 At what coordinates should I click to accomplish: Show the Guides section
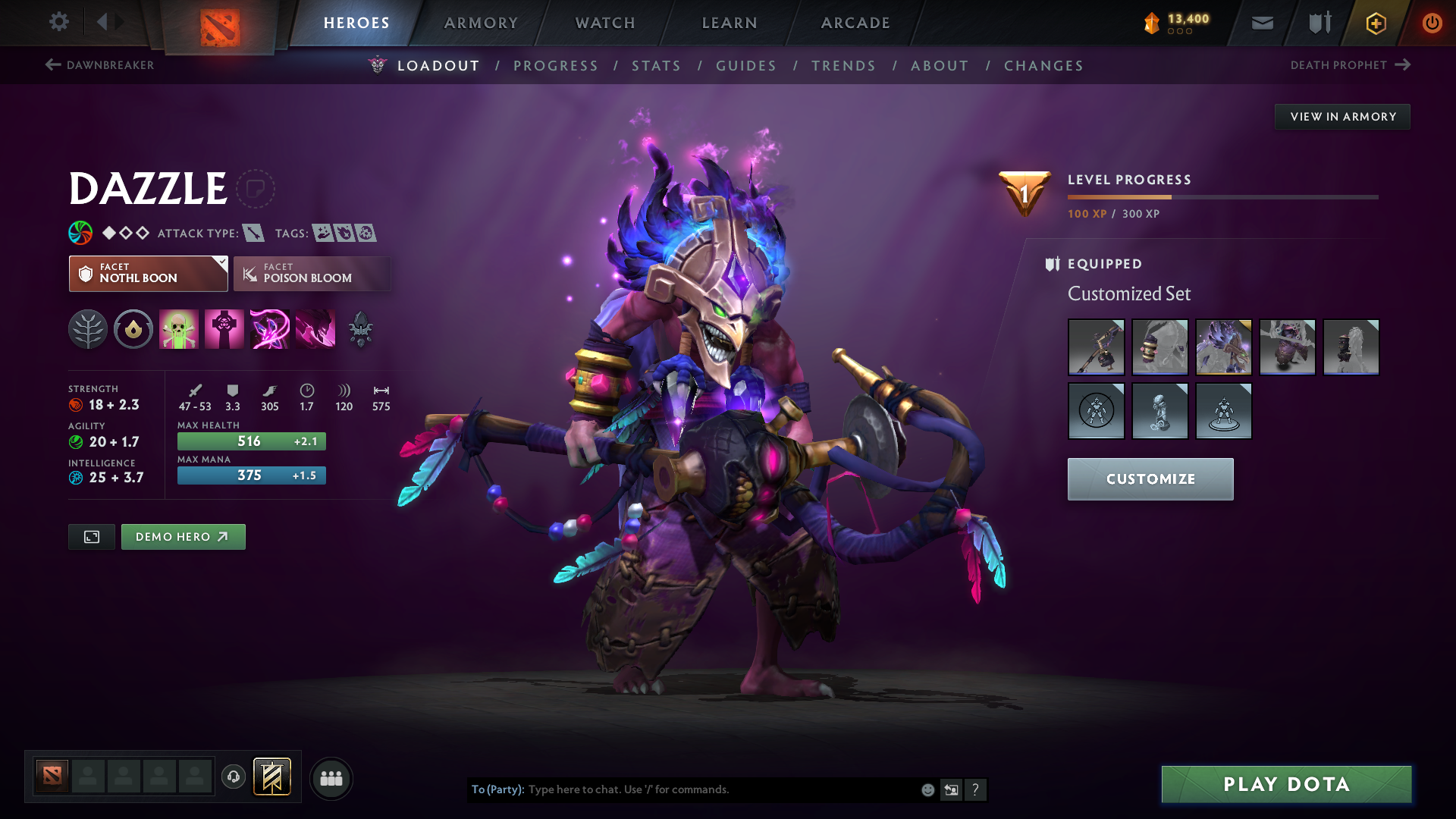[x=746, y=66]
